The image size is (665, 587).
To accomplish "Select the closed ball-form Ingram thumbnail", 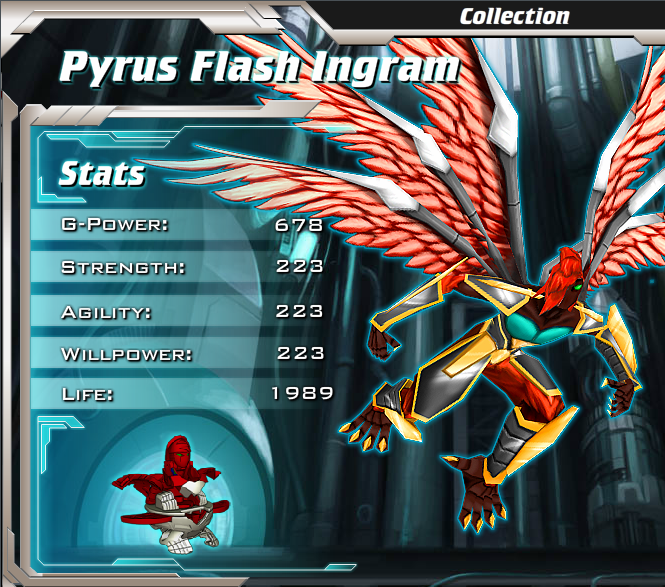I will pyautogui.click(x=173, y=489).
